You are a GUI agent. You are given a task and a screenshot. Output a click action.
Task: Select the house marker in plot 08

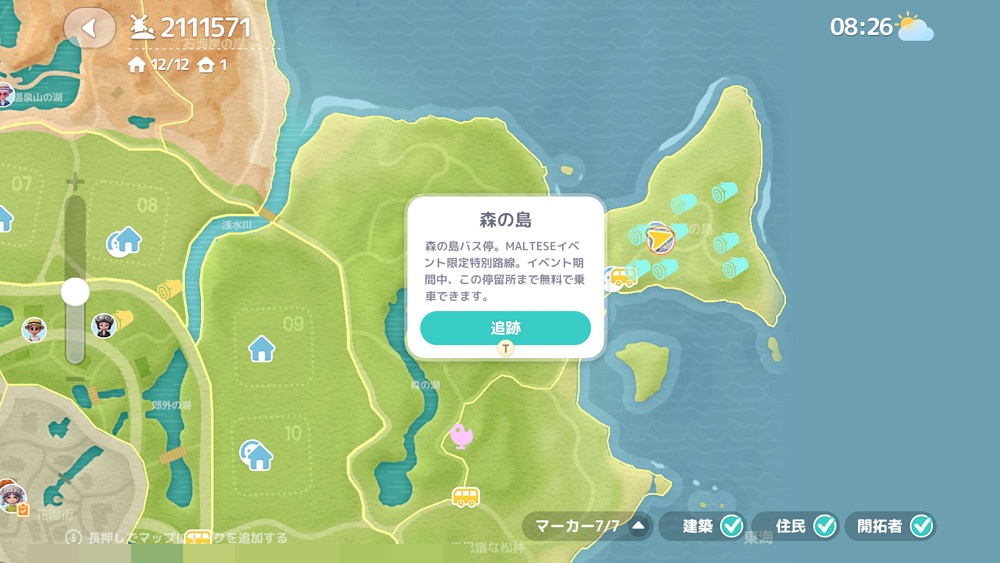[x=127, y=240]
